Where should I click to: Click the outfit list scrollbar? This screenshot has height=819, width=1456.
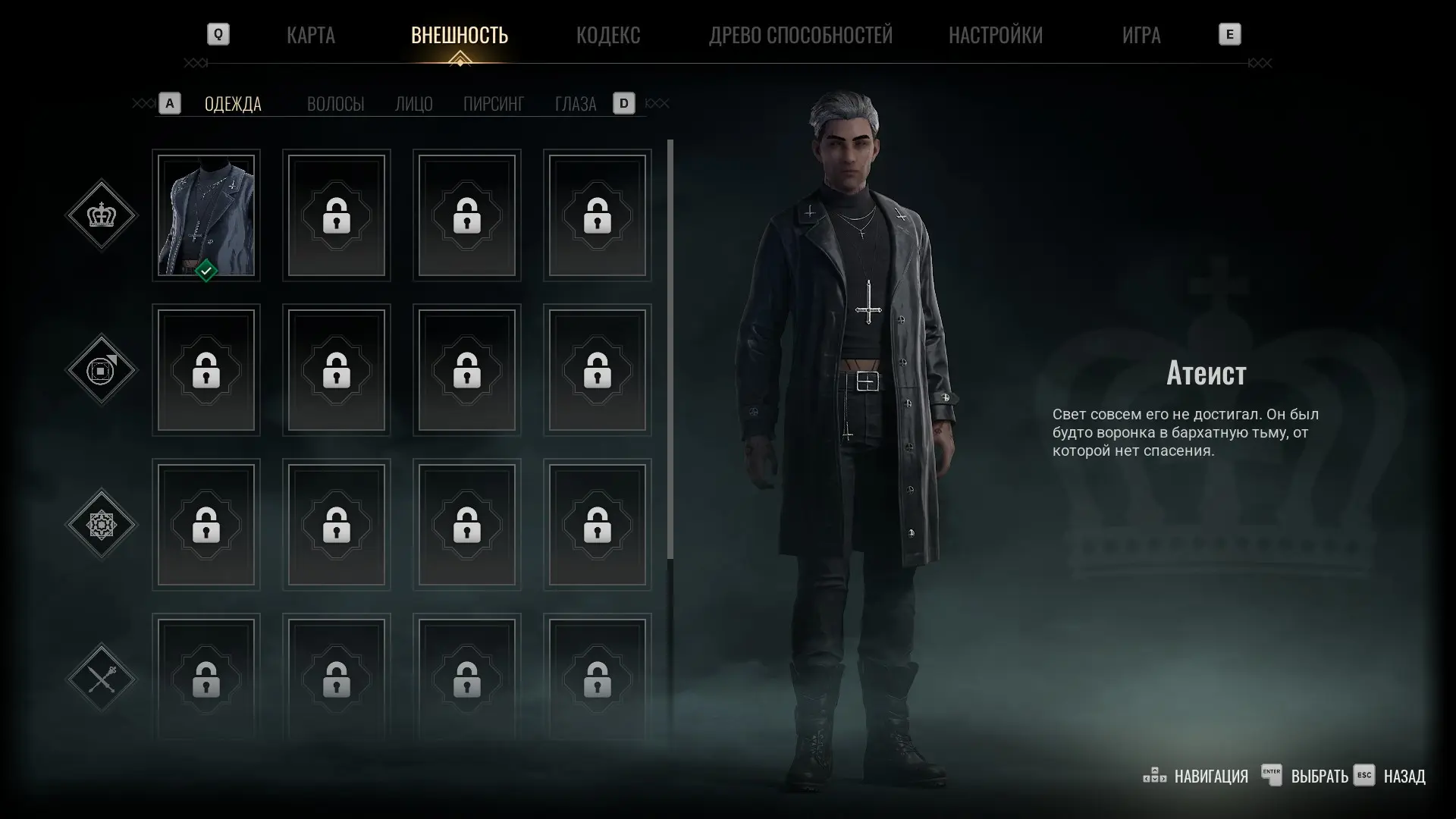coord(670,349)
